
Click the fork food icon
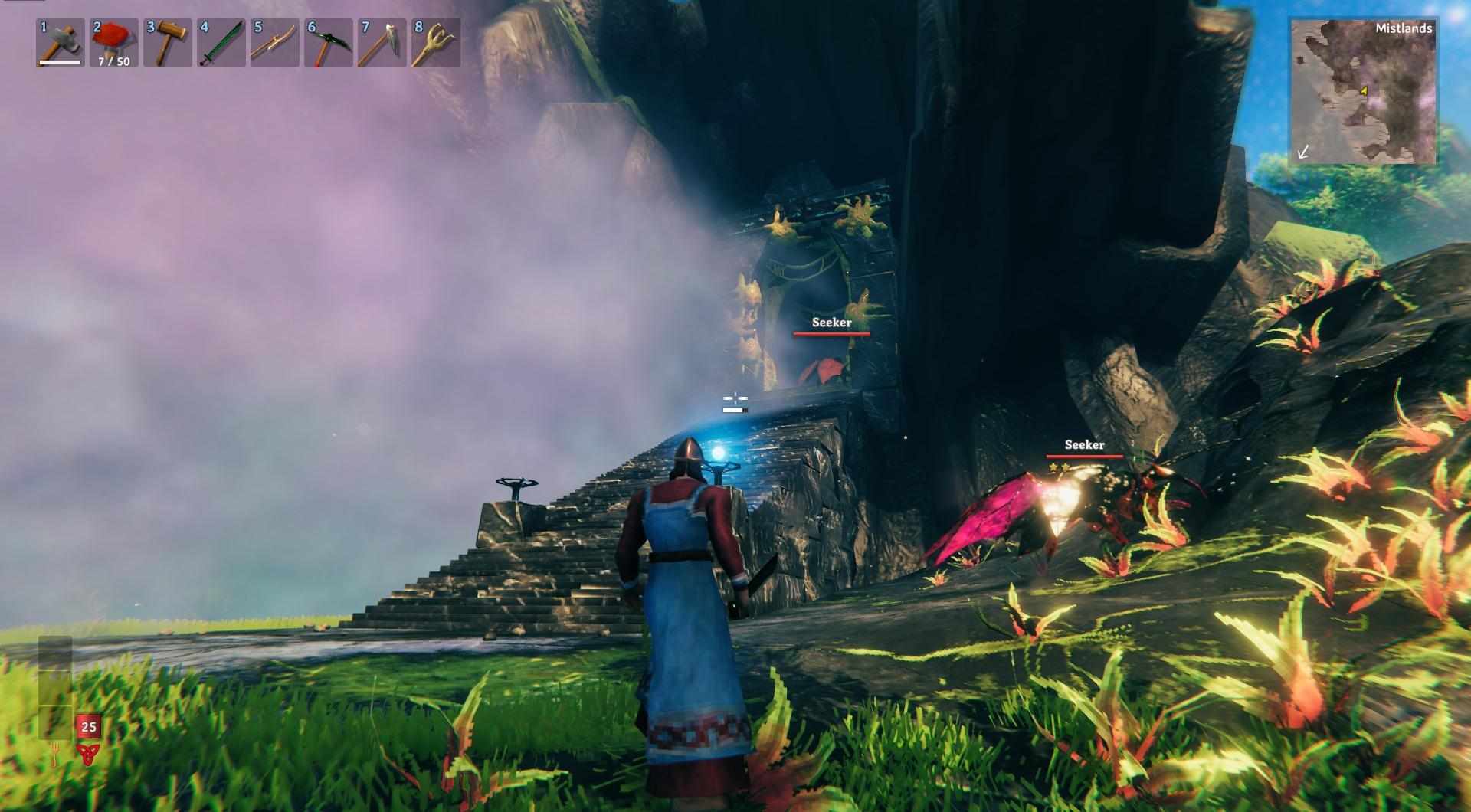[56, 756]
